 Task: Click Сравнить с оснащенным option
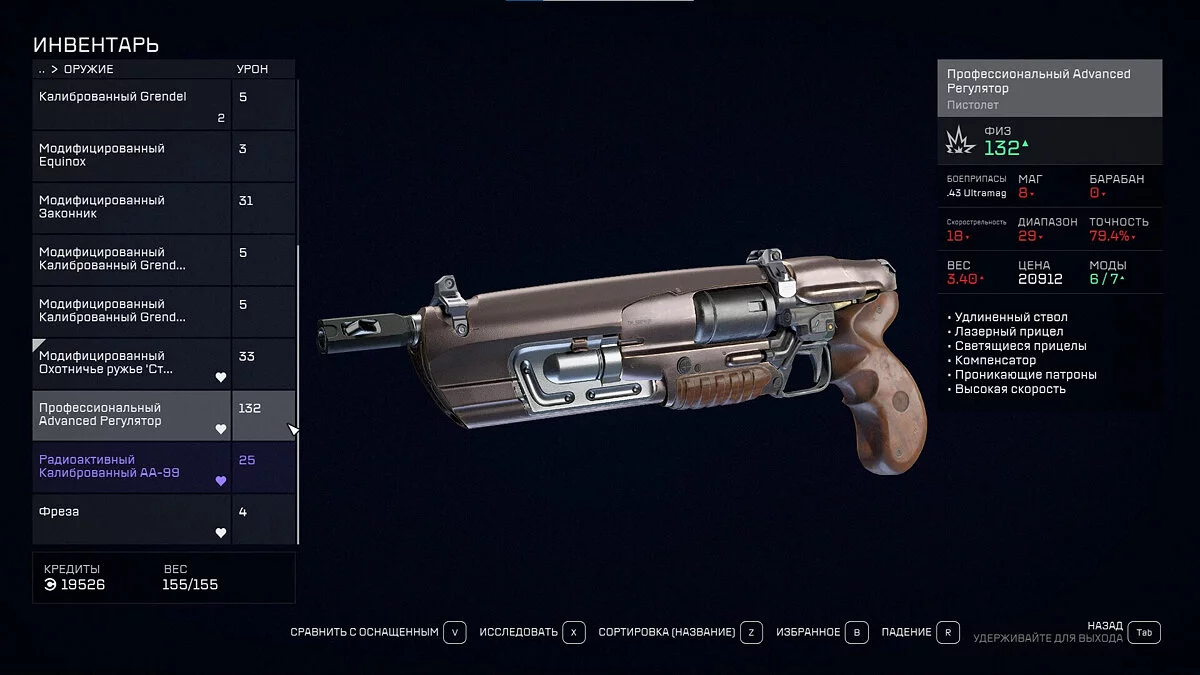378,632
